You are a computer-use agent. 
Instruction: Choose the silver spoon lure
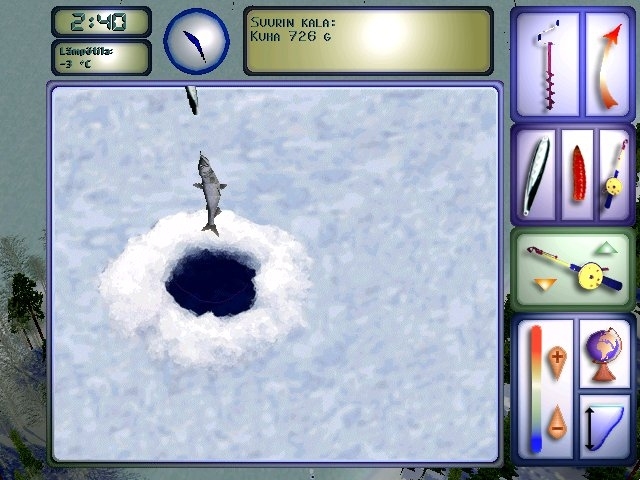[x=536, y=174]
